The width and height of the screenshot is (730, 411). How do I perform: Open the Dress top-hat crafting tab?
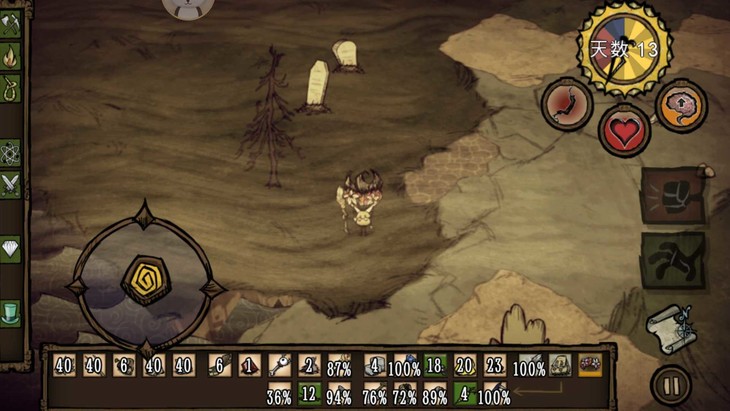pyautogui.click(x=11, y=311)
